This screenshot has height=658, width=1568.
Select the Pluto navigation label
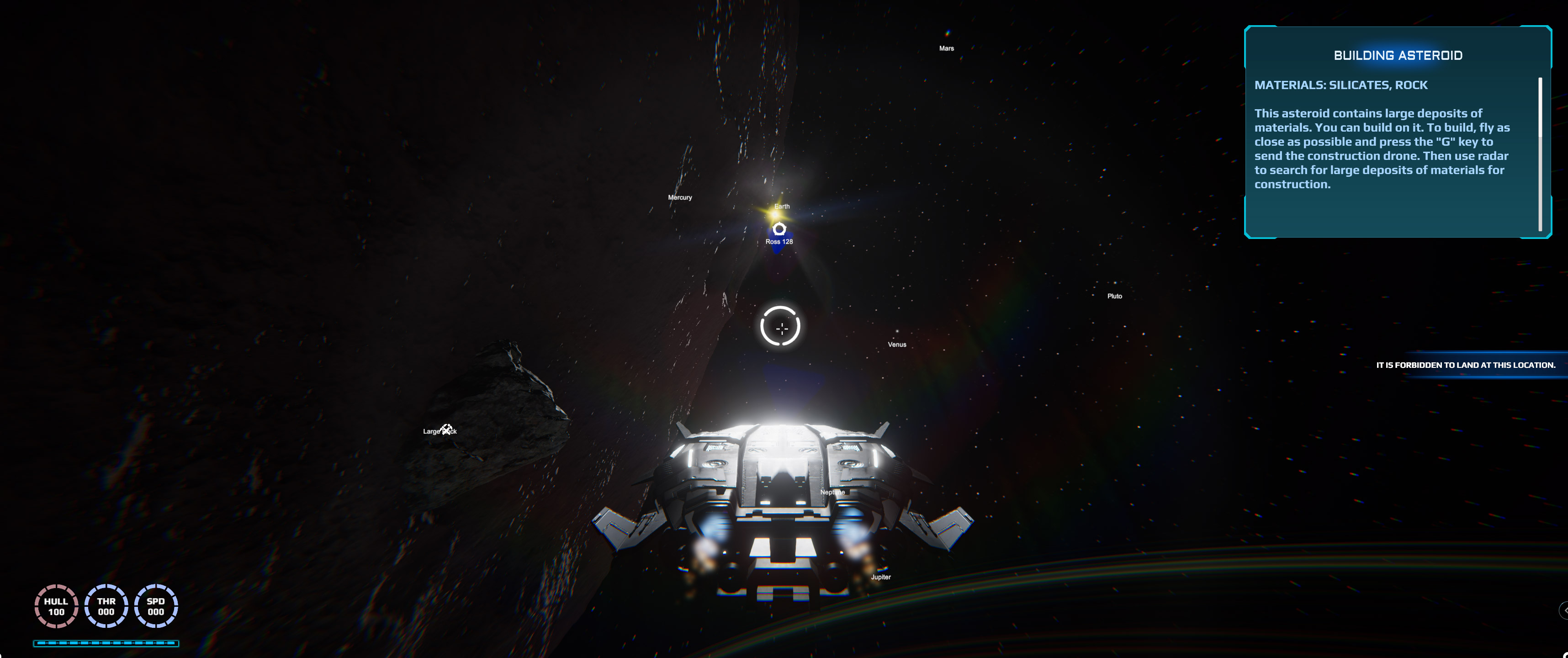tap(1114, 296)
